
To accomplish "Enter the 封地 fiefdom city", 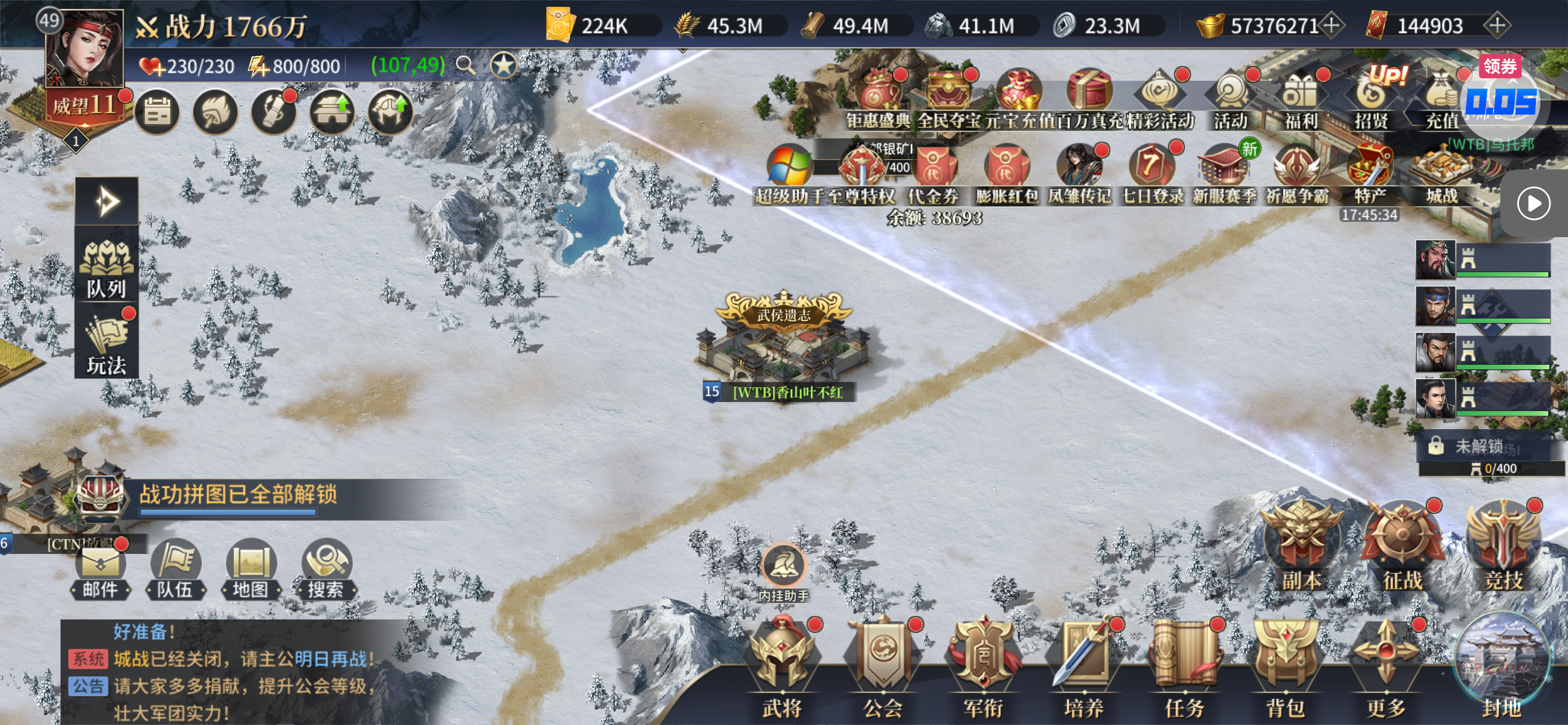I will pos(1501,665).
